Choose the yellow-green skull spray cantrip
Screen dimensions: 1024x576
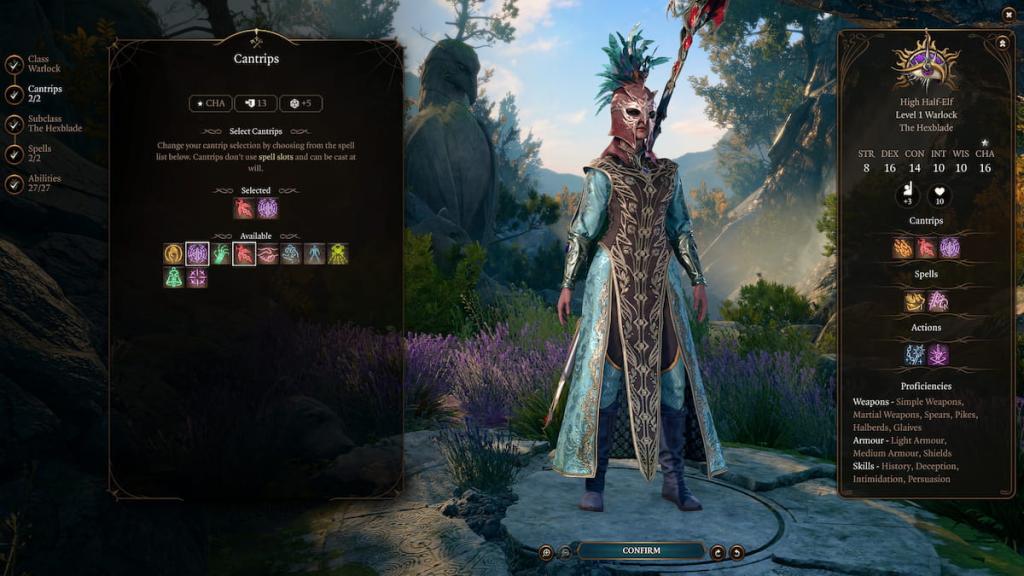tap(338, 254)
